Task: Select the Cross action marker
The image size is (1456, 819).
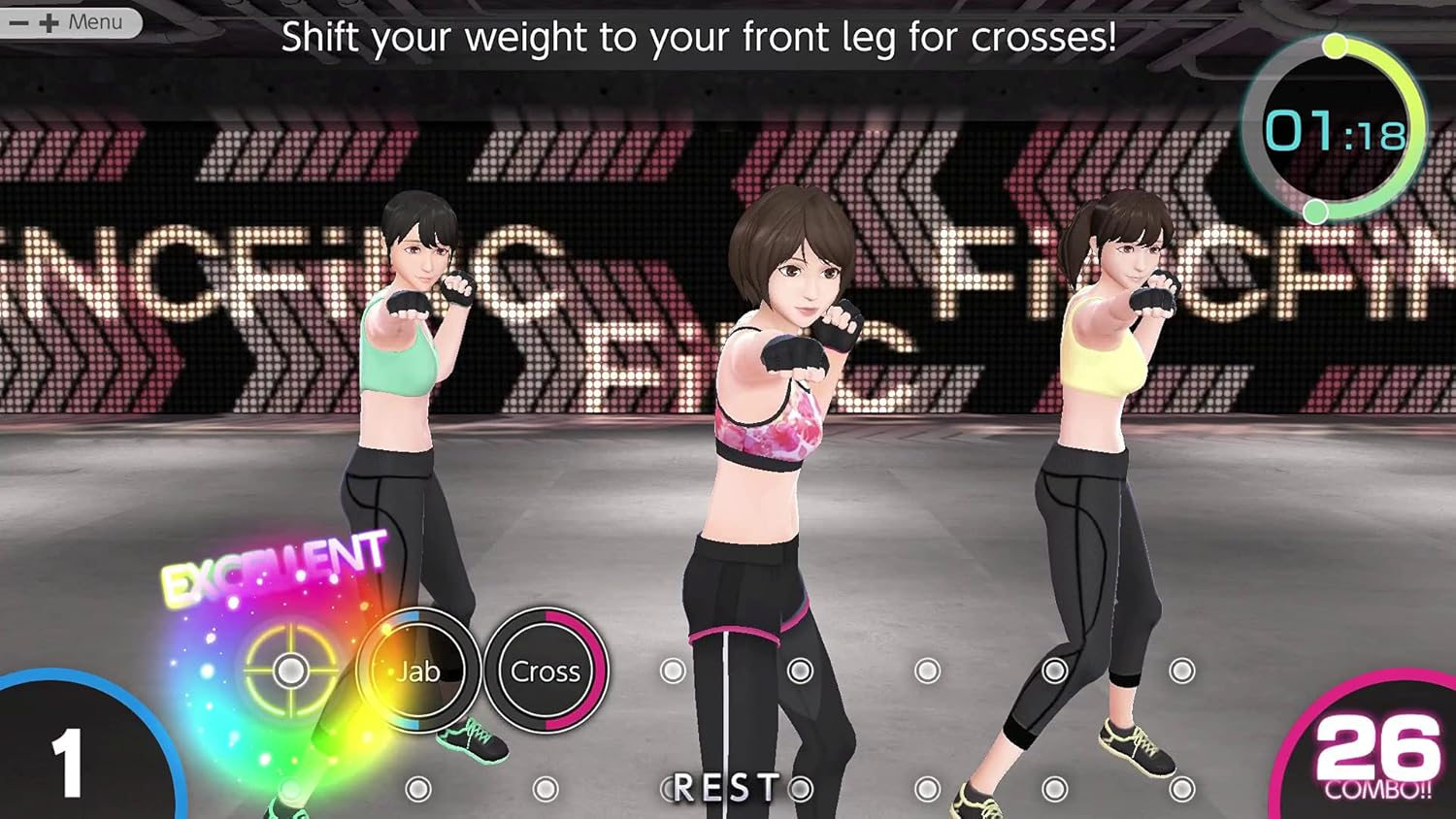Action: click(x=547, y=672)
